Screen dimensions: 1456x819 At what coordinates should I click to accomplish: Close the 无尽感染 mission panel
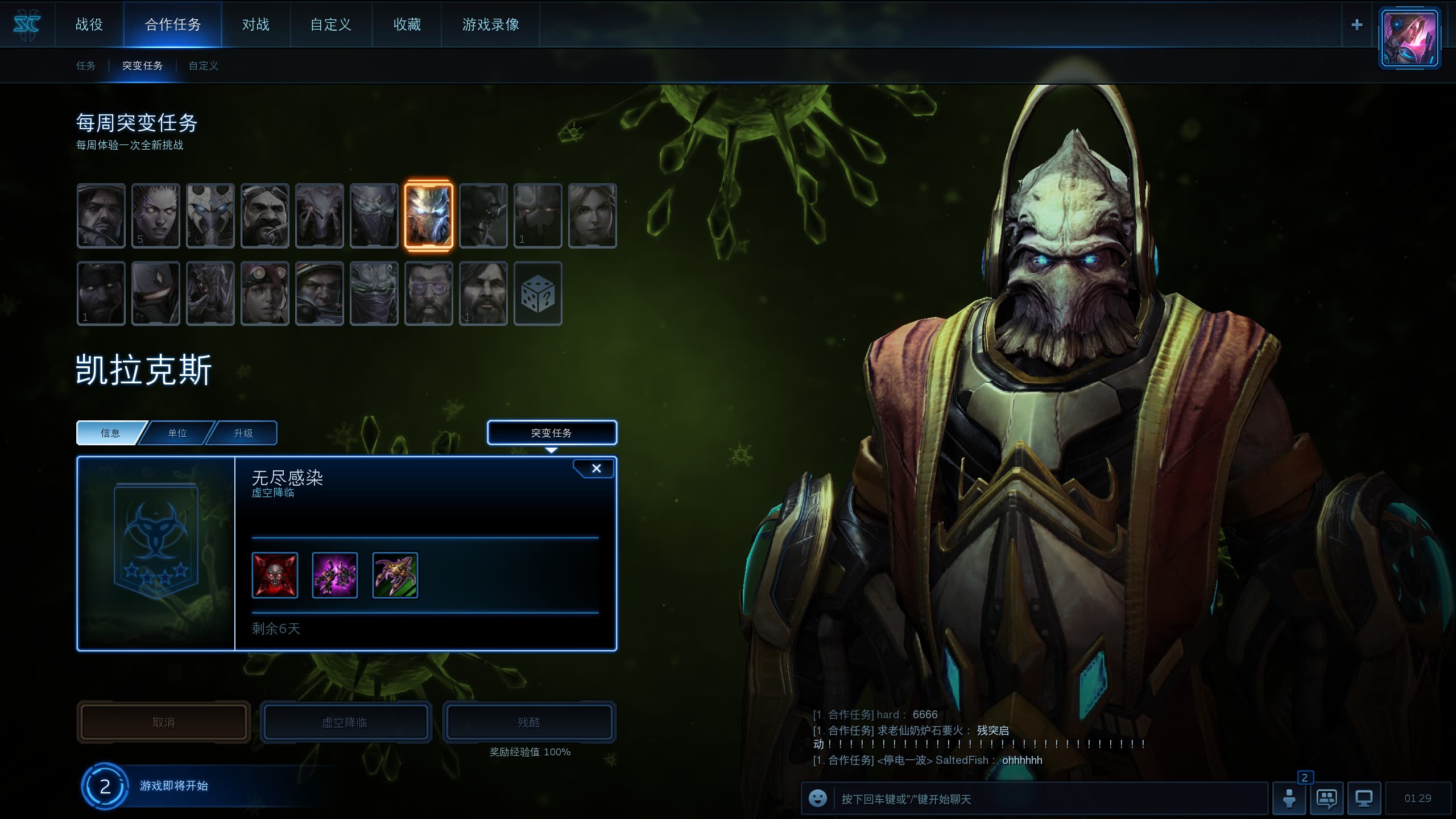click(x=596, y=469)
